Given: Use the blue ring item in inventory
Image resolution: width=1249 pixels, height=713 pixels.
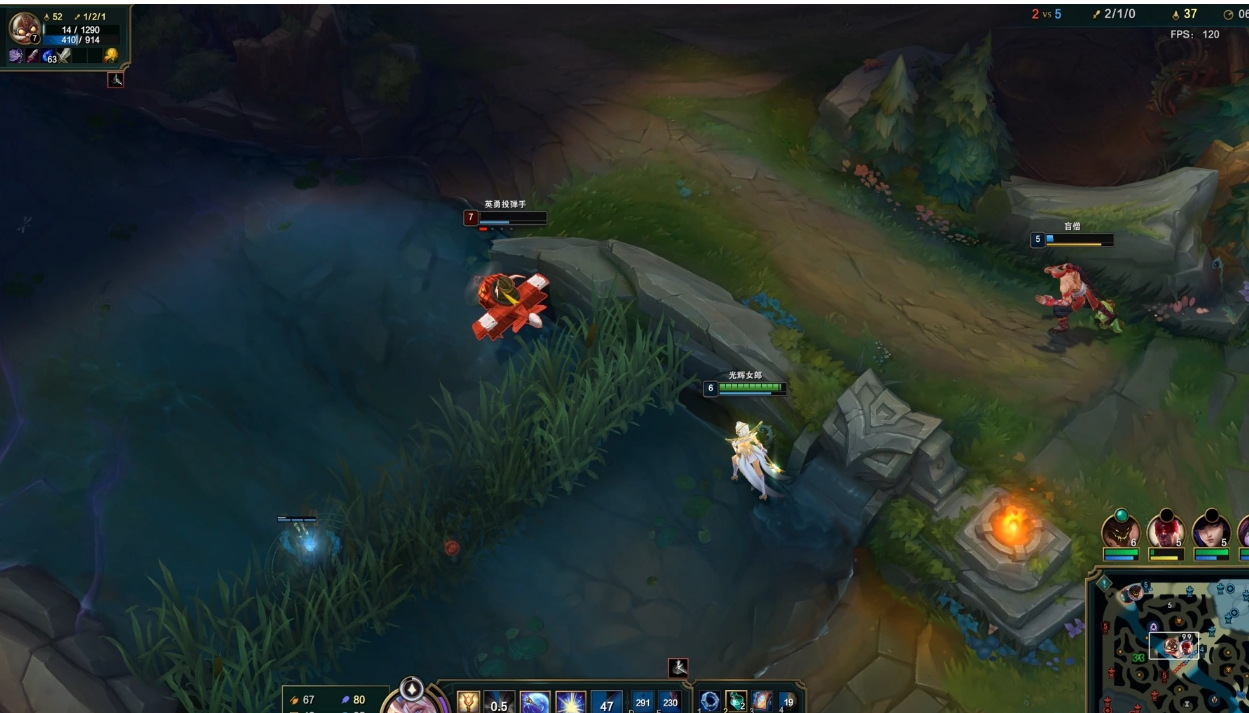Looking at the screenshot, I should pos(710,701).
